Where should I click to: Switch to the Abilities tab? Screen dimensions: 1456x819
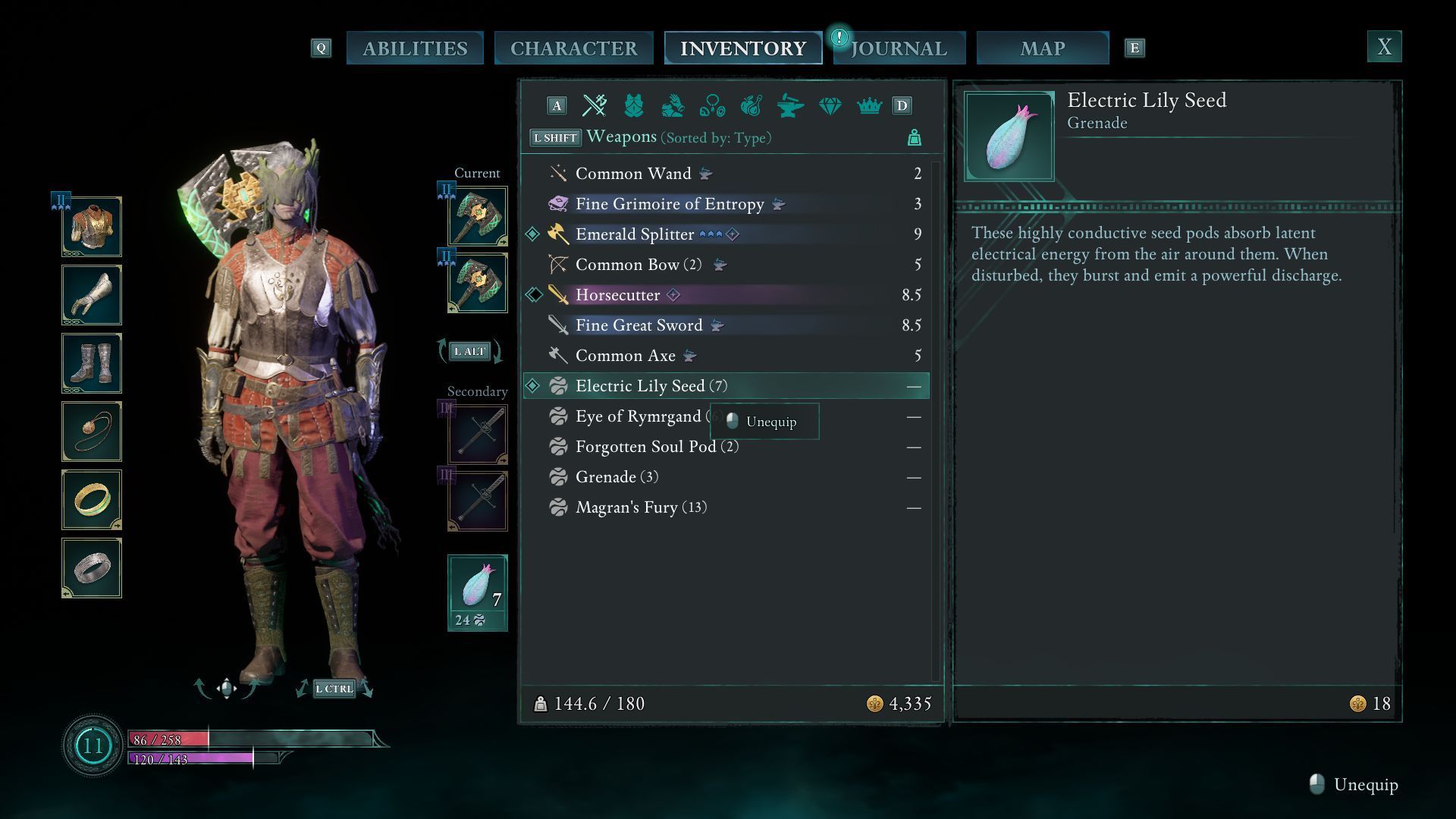click(415, 49)
